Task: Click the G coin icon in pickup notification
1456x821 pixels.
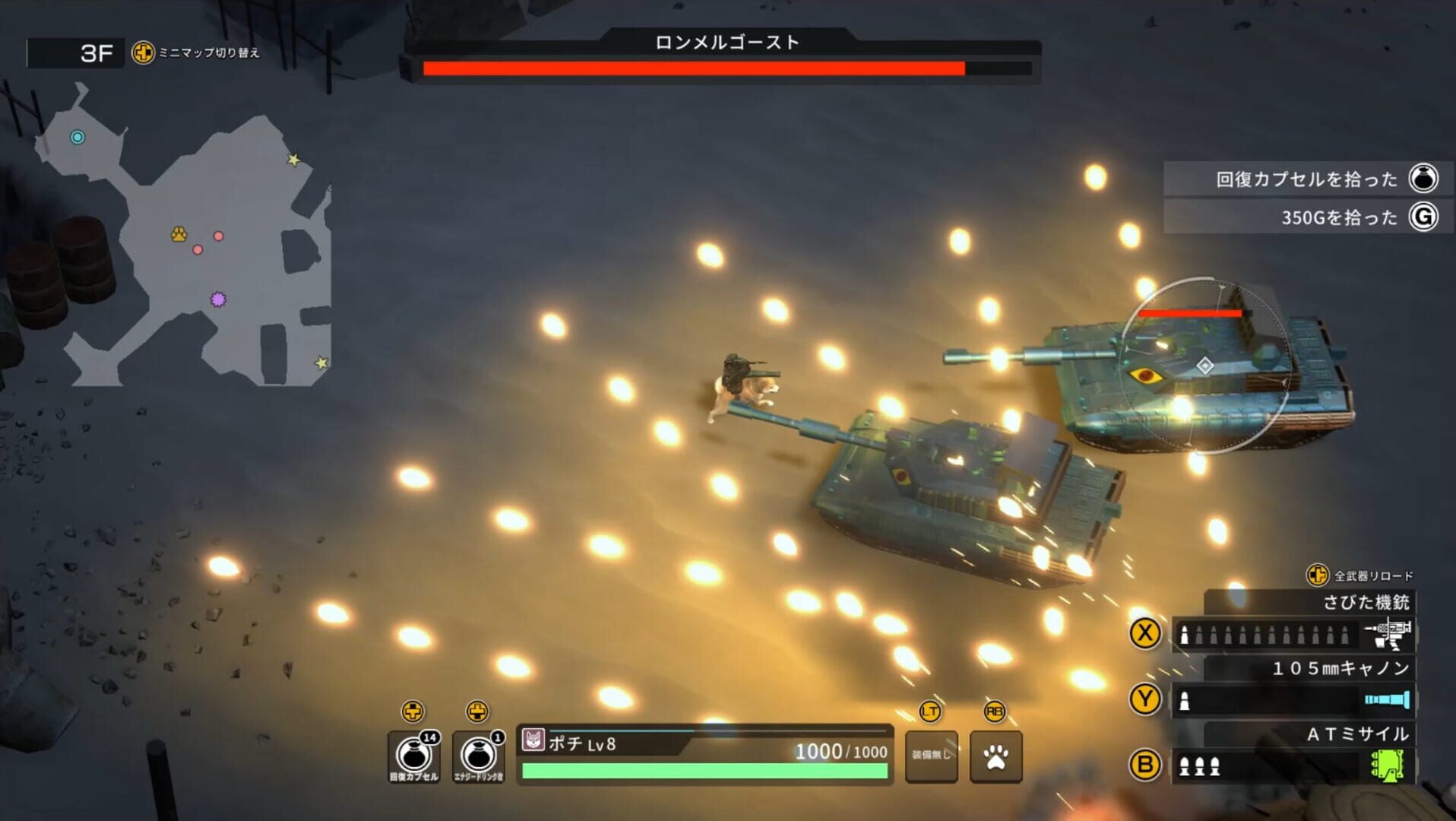Action: (1427, 216)
